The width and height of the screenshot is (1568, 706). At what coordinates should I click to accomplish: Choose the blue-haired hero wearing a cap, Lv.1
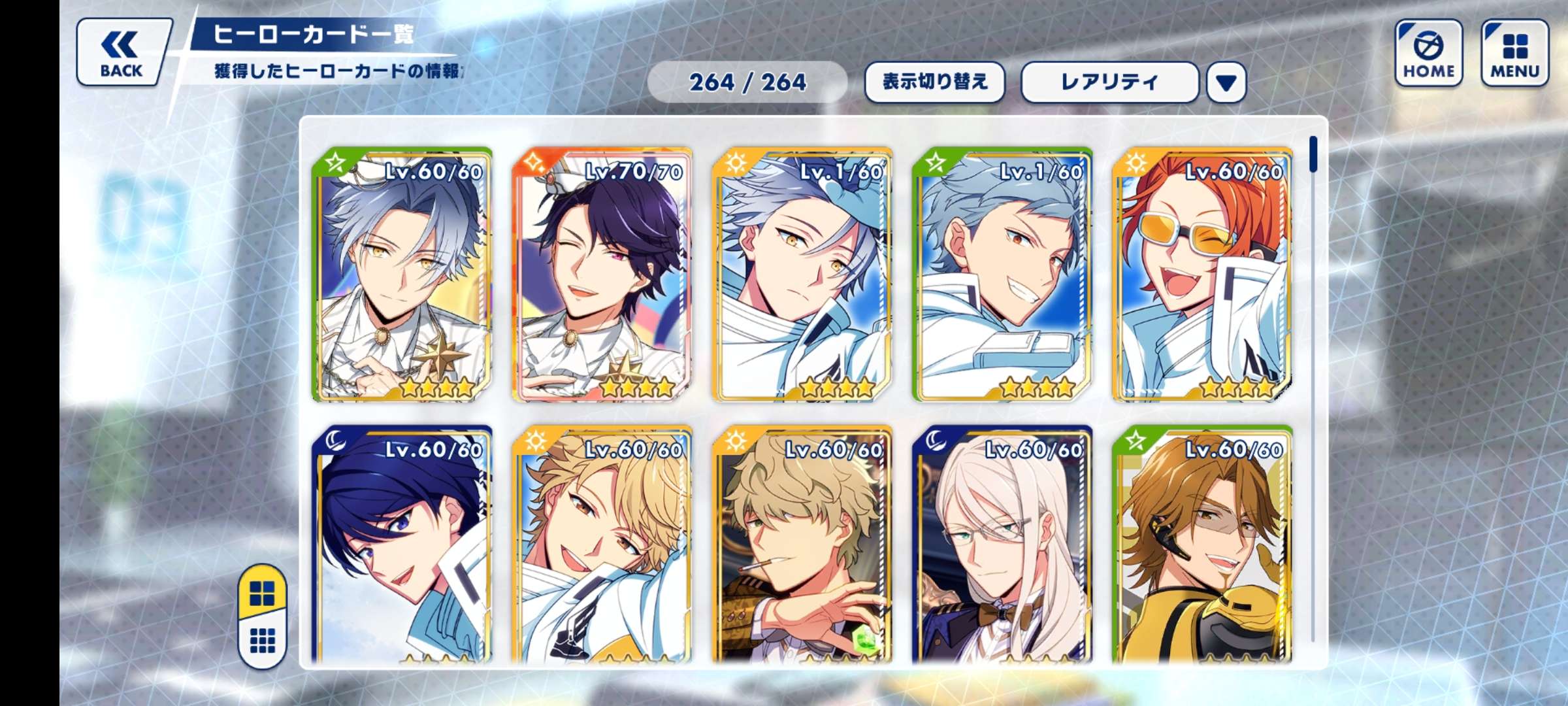coord(802,275)
